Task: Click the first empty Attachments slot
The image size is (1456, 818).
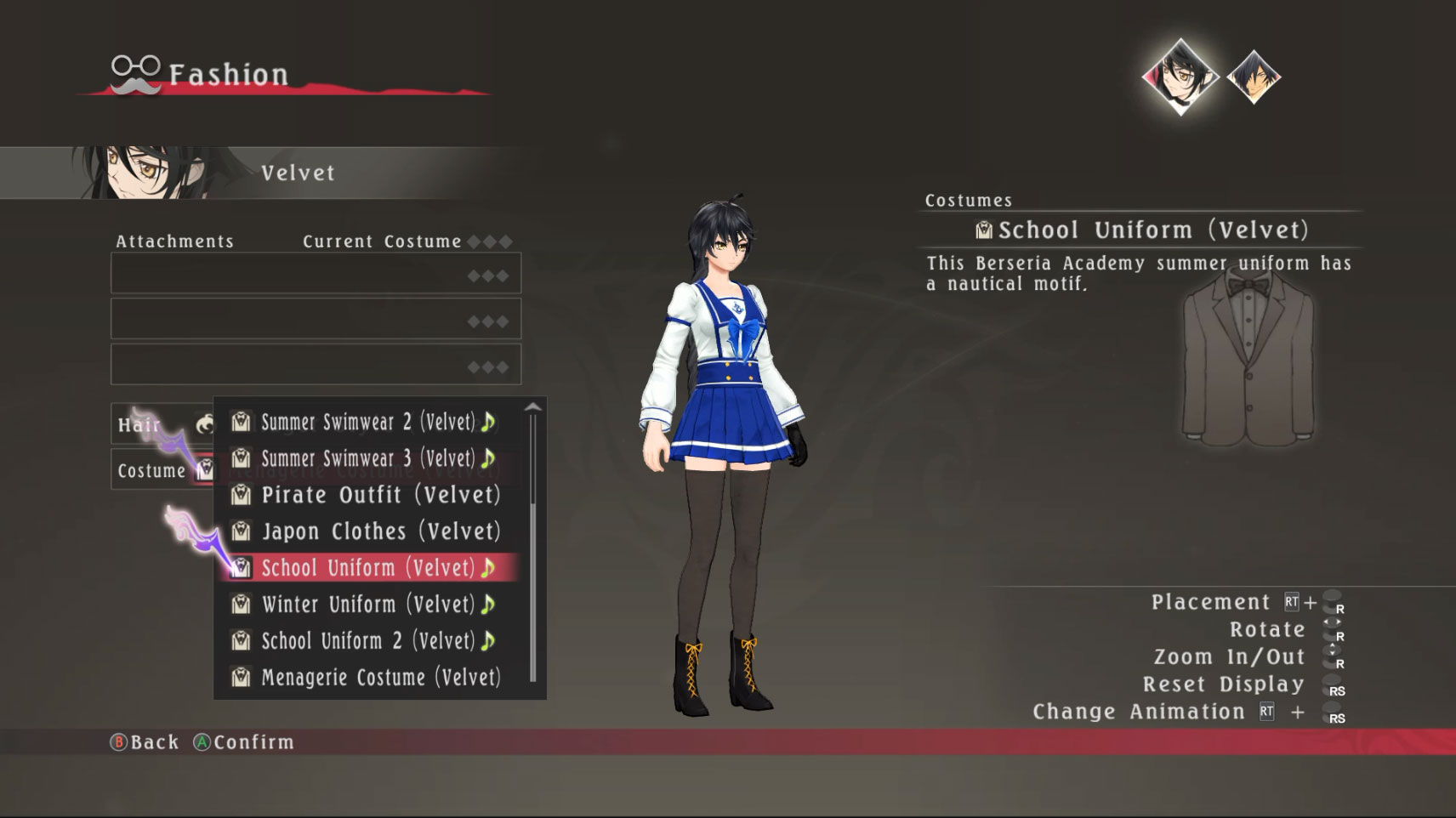Action: point(315,273)
